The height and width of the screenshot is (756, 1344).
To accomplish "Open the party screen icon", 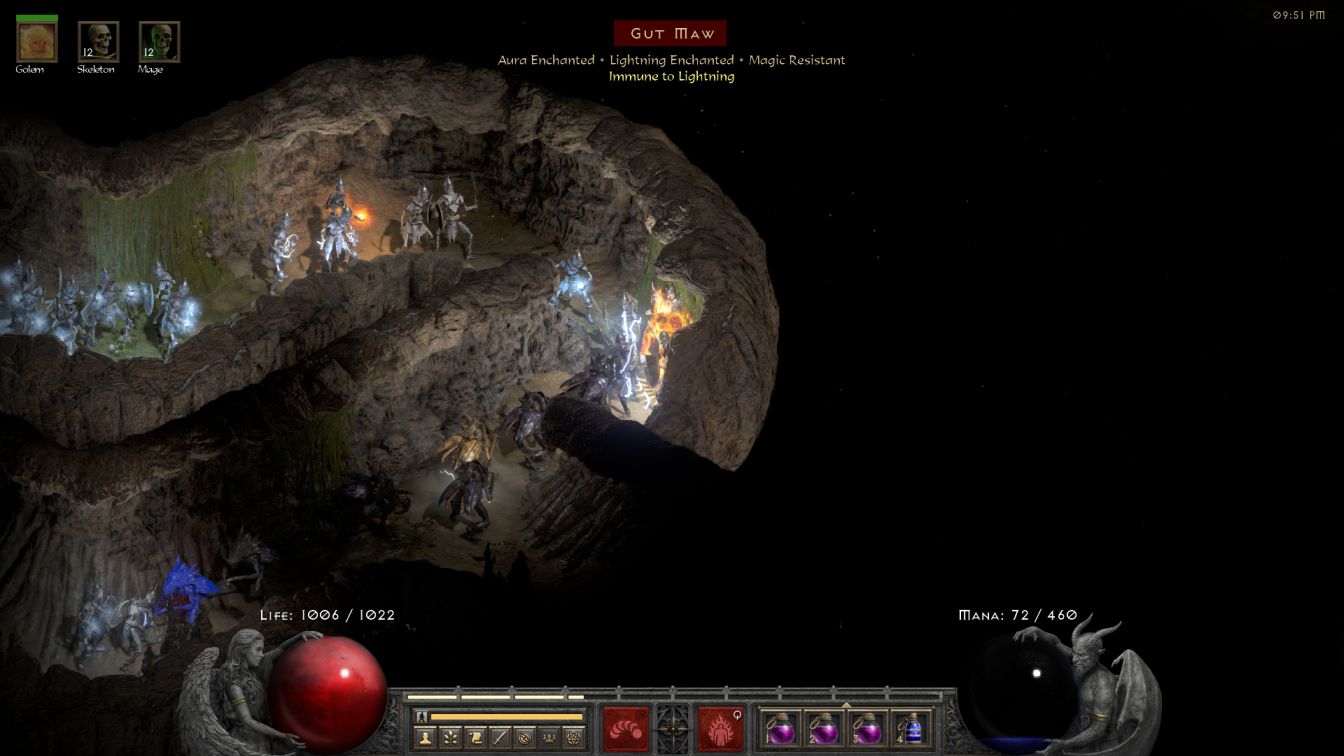I will pyautogui.click(x=549, y=737).
